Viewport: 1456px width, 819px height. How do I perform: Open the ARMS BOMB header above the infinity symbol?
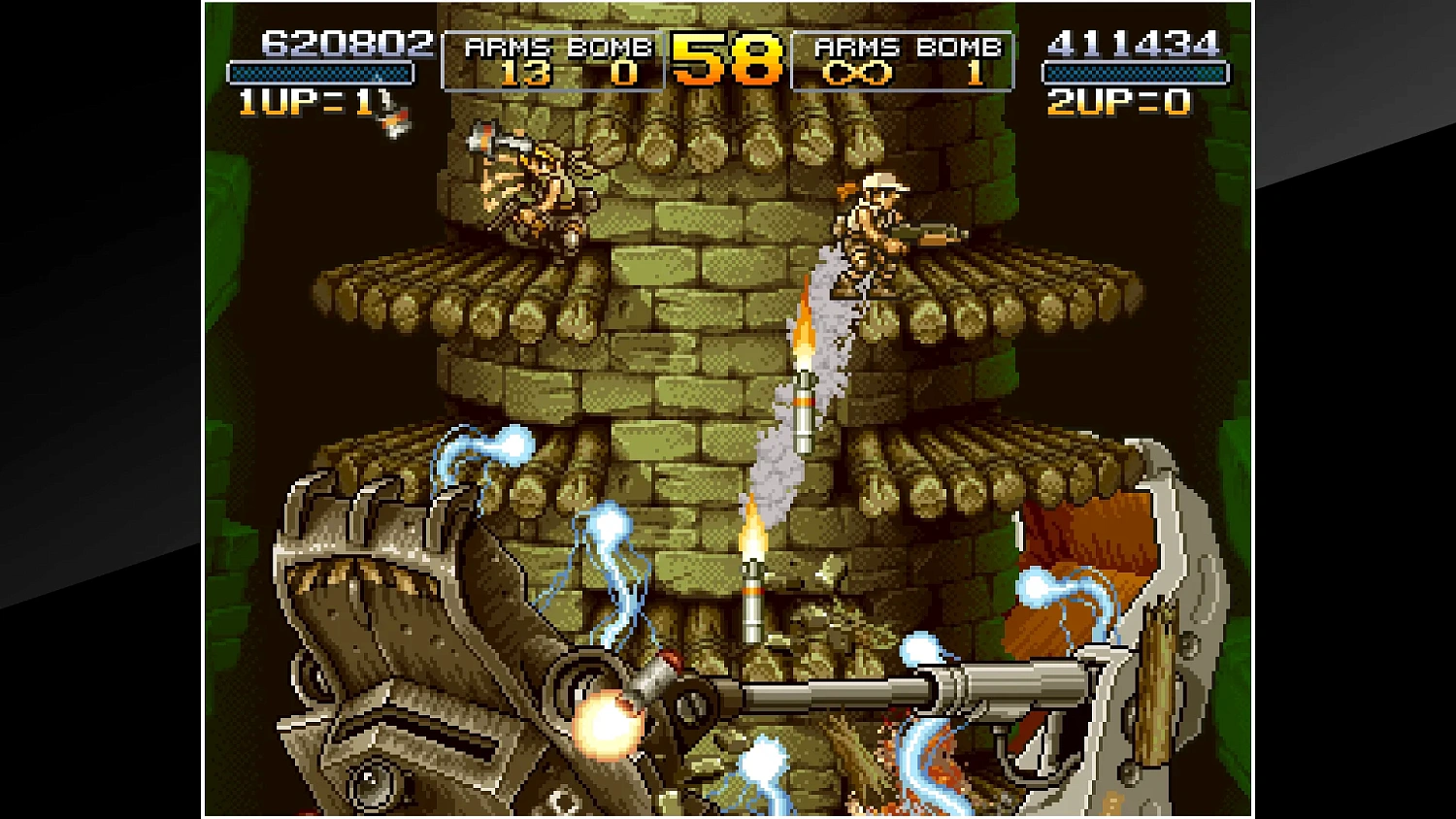[x=908, y=45]
